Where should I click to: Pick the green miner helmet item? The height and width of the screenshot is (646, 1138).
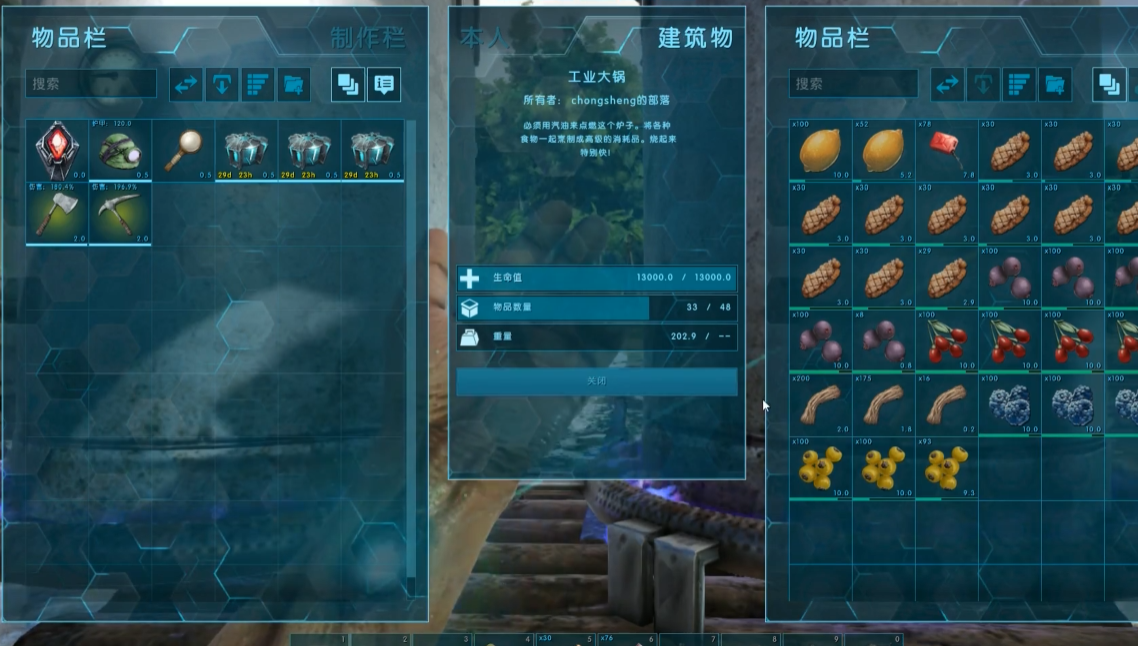click(x=120, y=151)
